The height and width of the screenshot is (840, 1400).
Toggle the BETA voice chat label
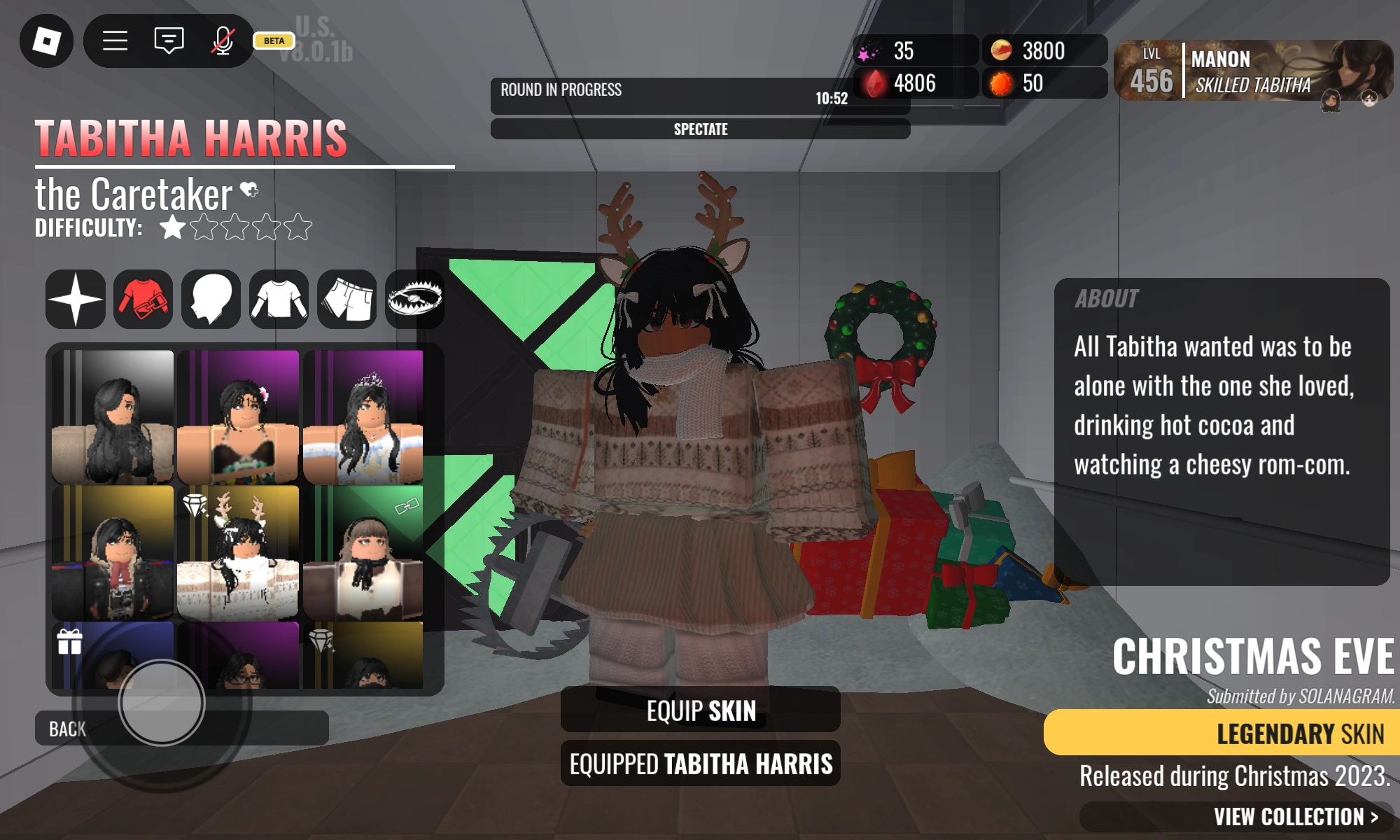tap(275, 41)
